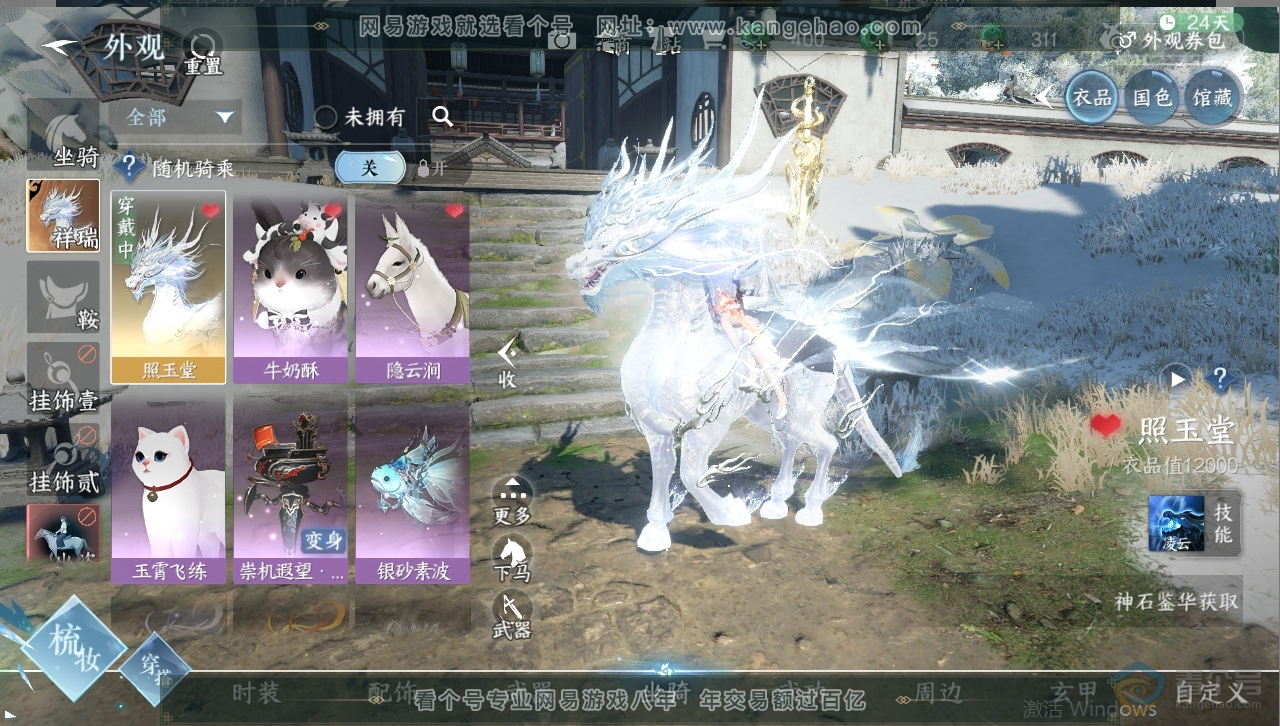Select the 照玉堂 mount card
1280x726 pixels.
(x=168, y=287)
